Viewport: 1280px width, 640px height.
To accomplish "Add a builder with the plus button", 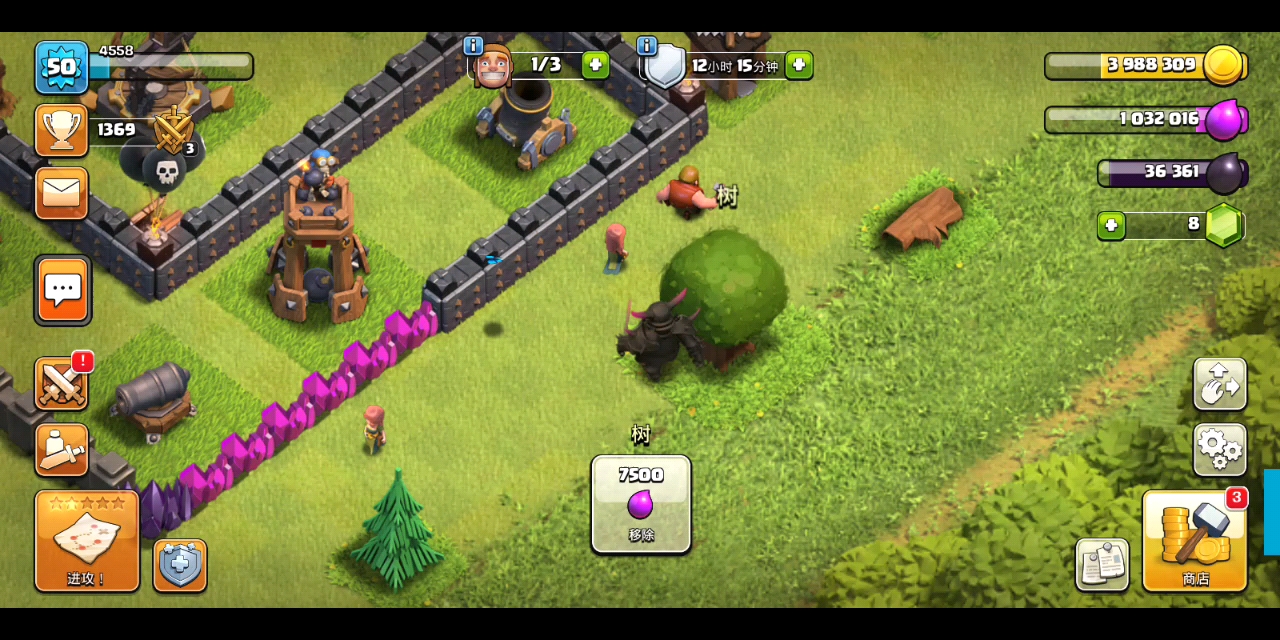I will click(x=595, y=65).
